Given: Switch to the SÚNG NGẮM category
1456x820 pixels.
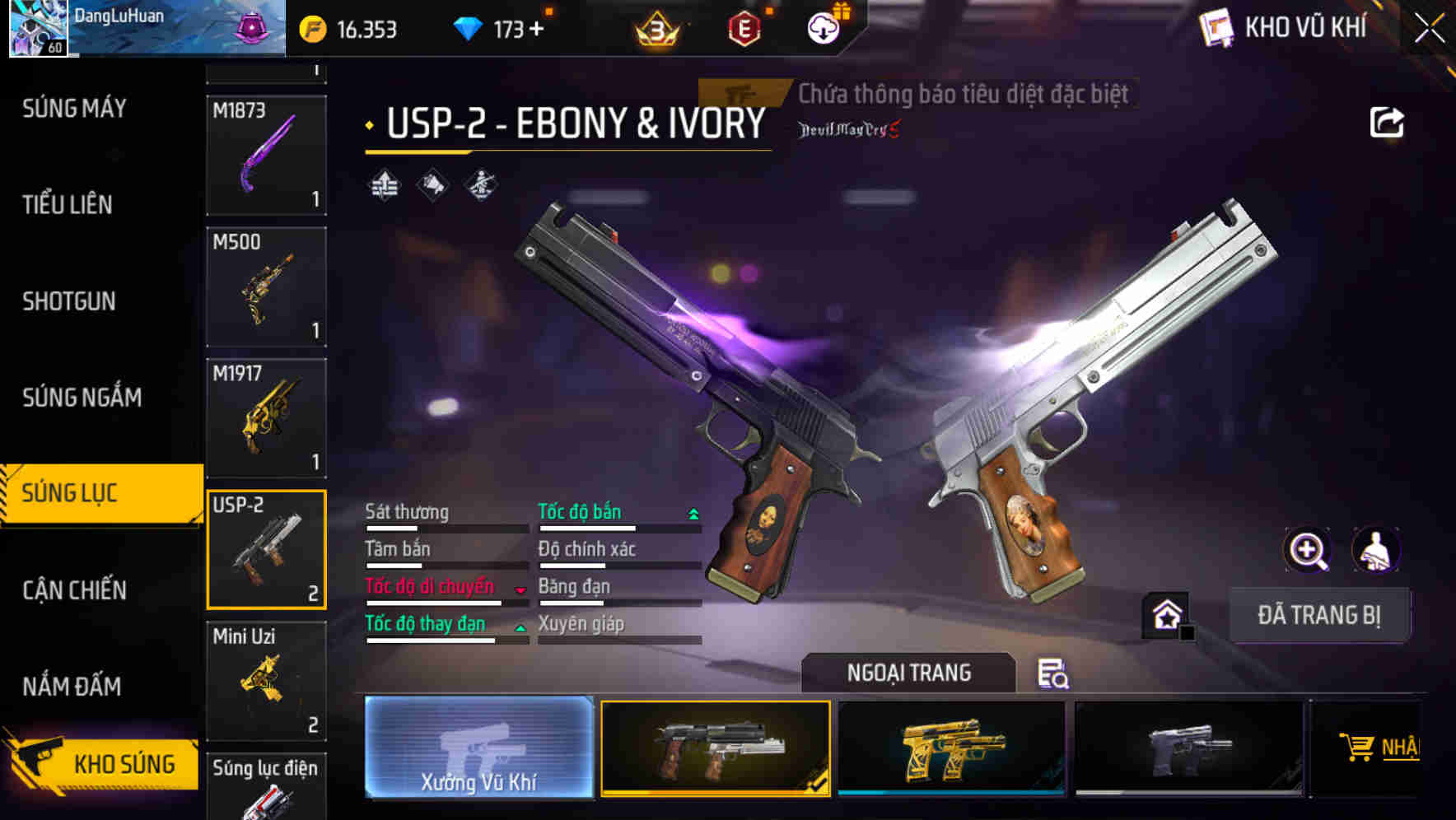Looking at the screenshot, I should 82,397.
